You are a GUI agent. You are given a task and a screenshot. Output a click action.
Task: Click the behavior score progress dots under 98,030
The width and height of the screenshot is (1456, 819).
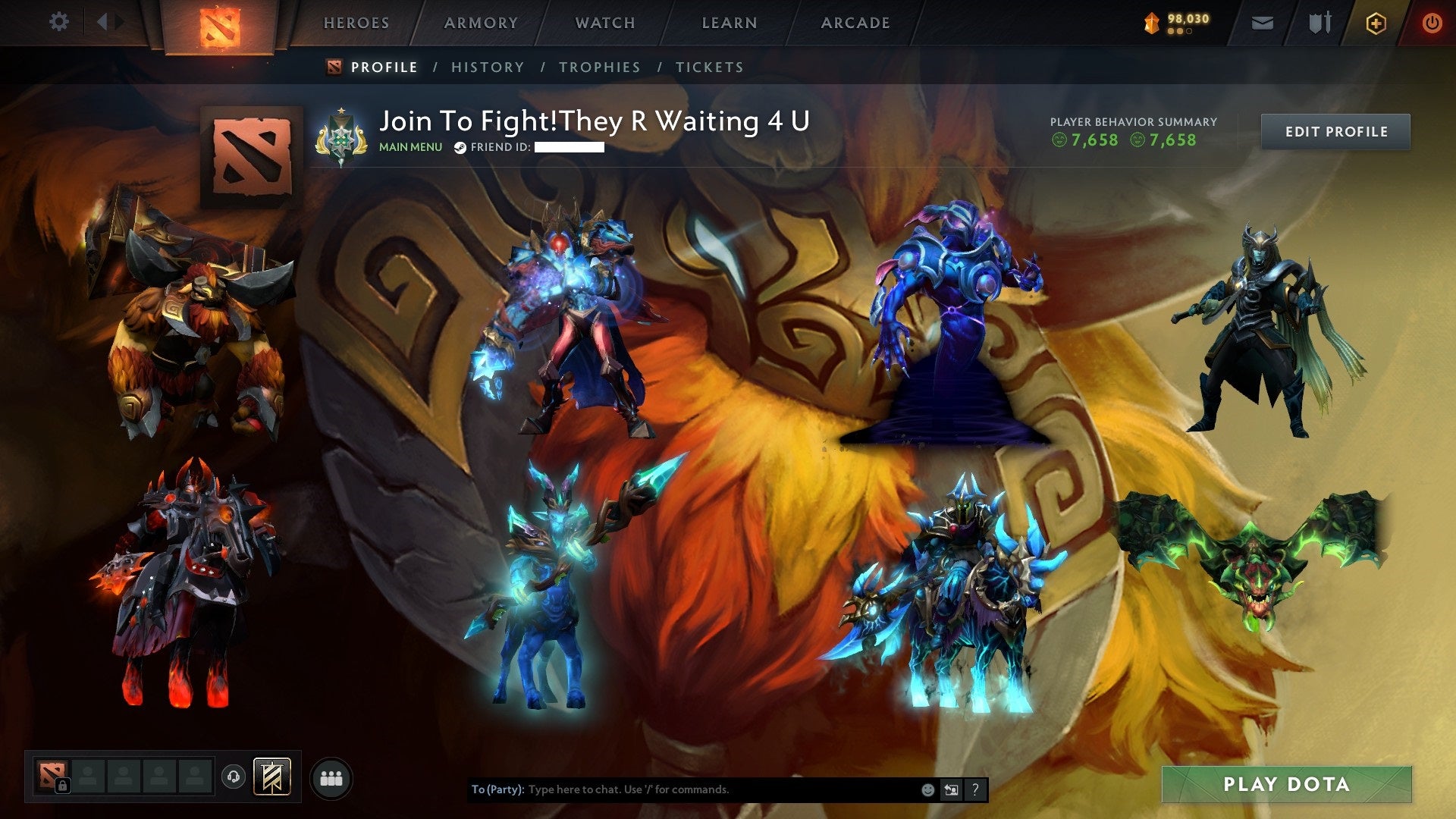coord(1180,32)
